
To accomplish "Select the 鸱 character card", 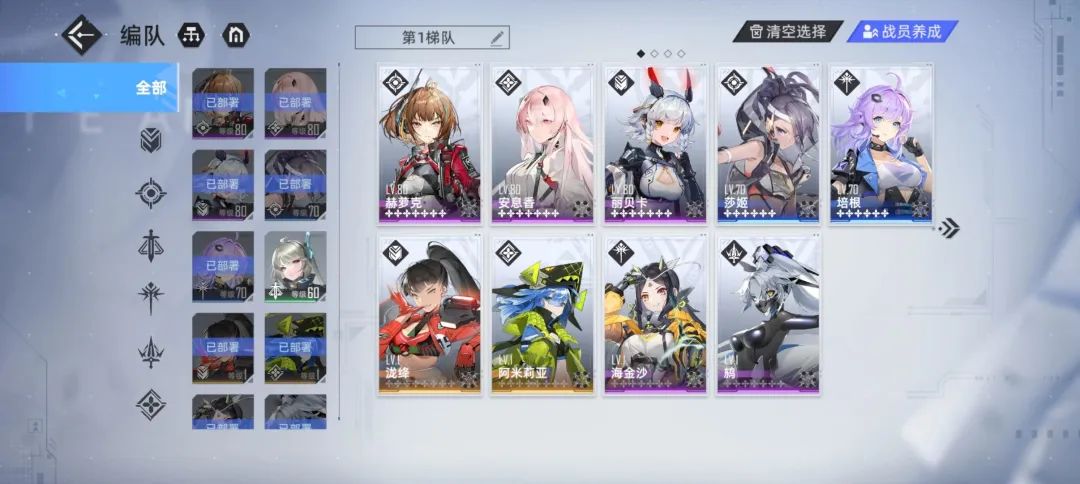I will pos(767,315).
